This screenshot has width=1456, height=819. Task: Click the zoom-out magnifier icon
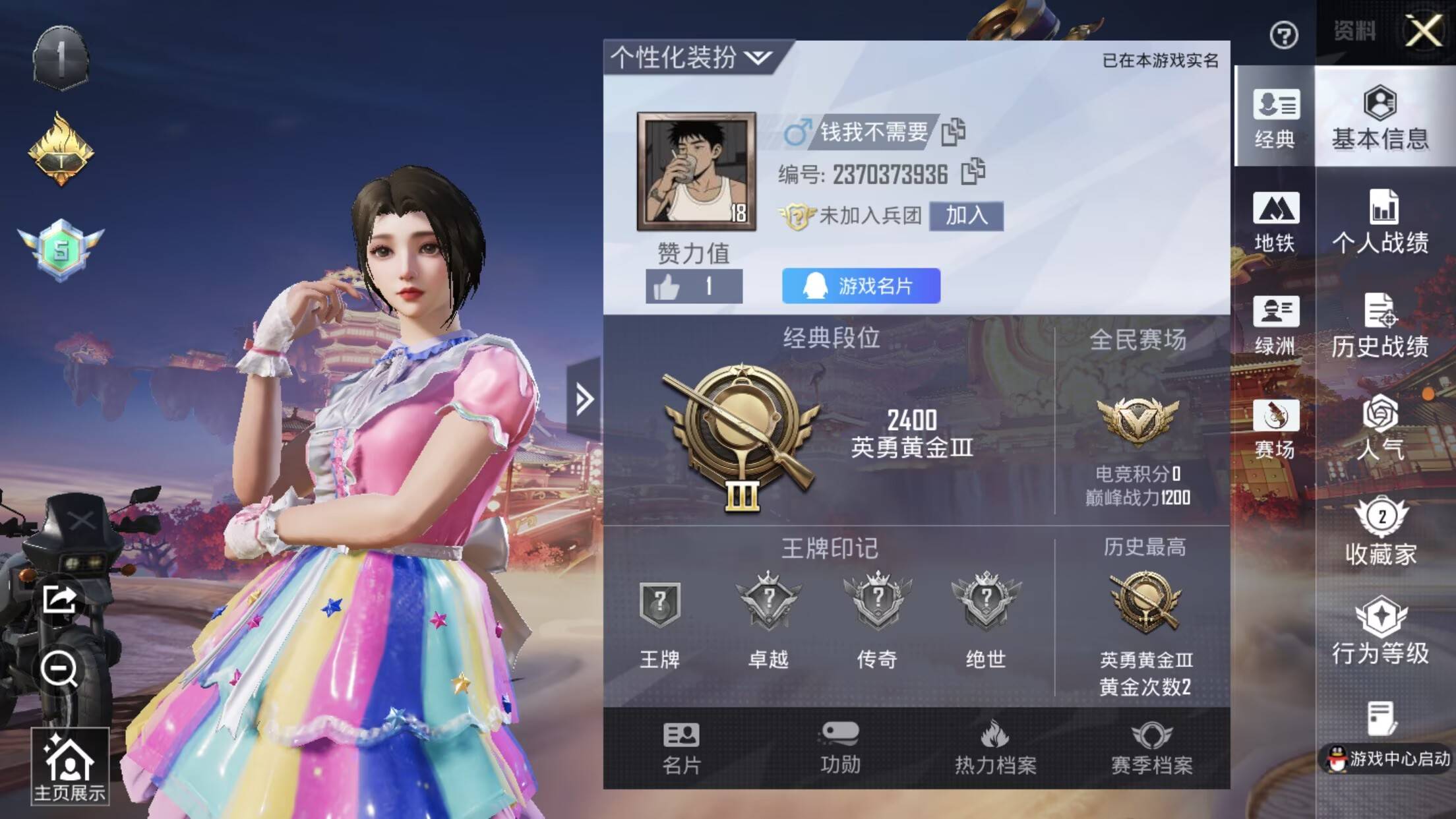[59, 669]
